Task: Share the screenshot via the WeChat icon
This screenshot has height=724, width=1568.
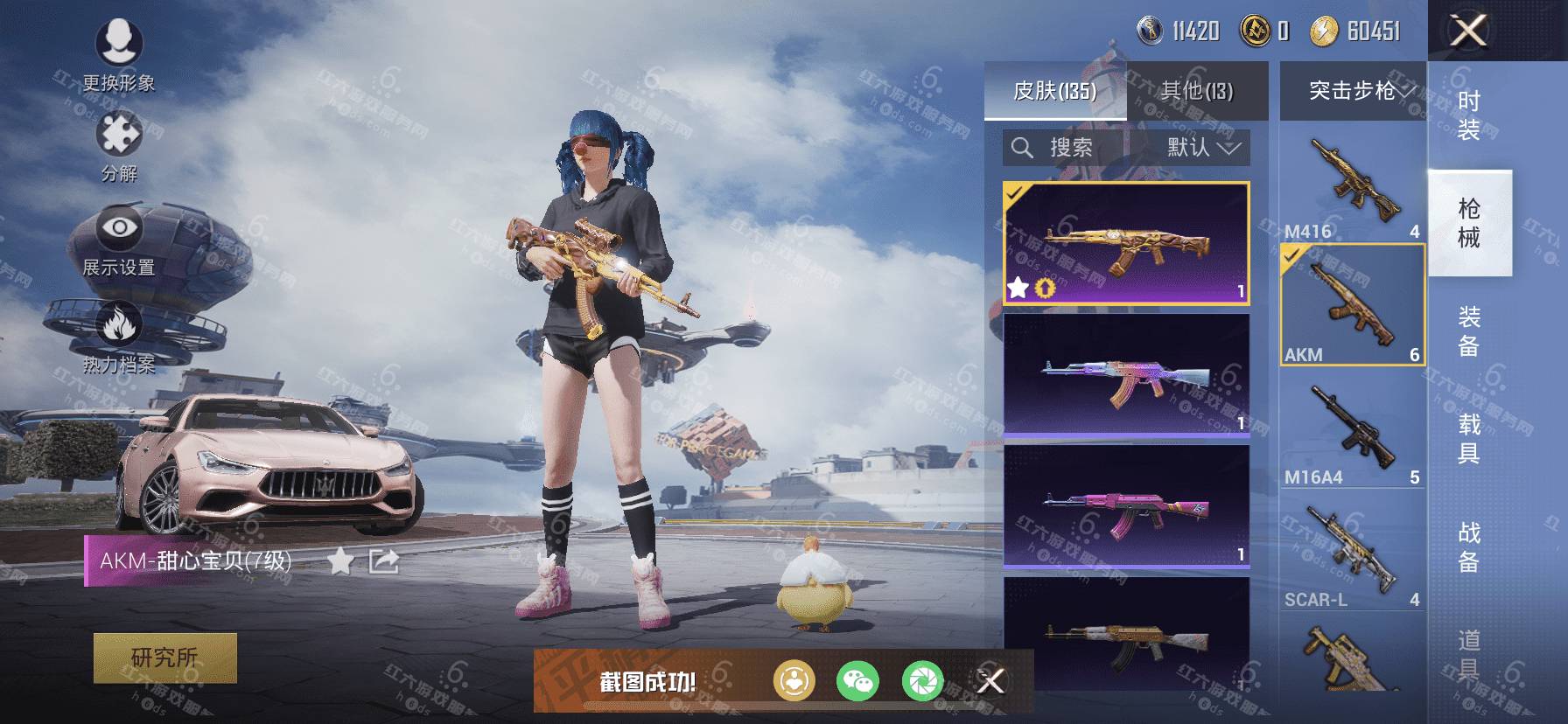Action: (x=857, y=681)
